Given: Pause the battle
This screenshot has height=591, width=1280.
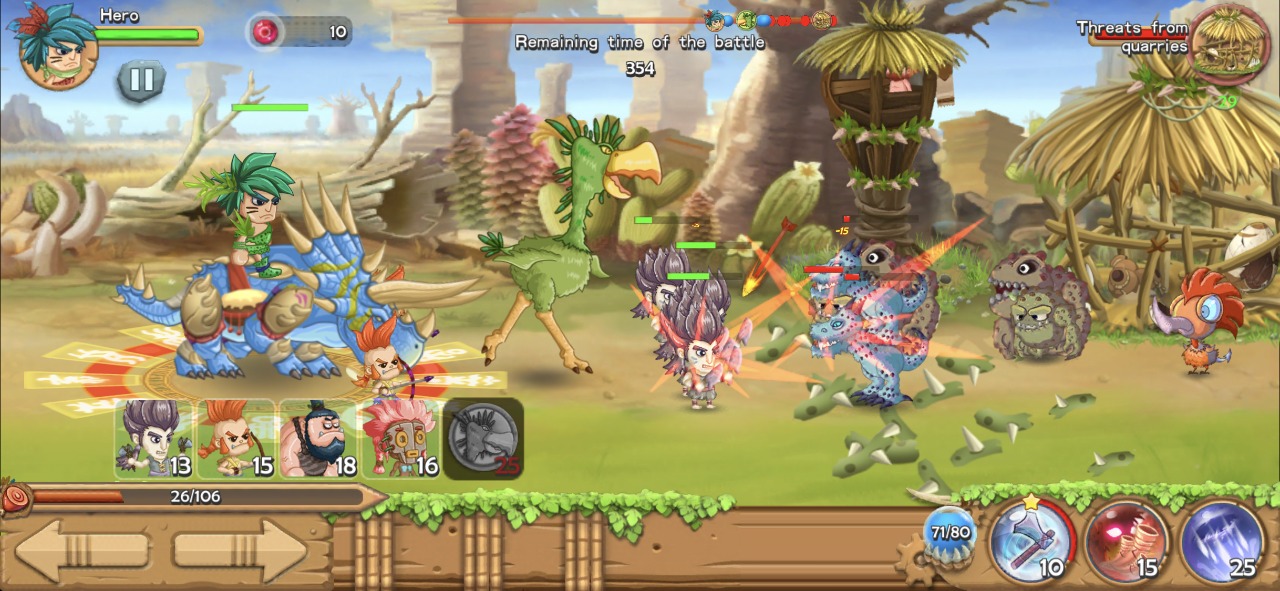Looking at the screenshot, I should tap(141, 80).
